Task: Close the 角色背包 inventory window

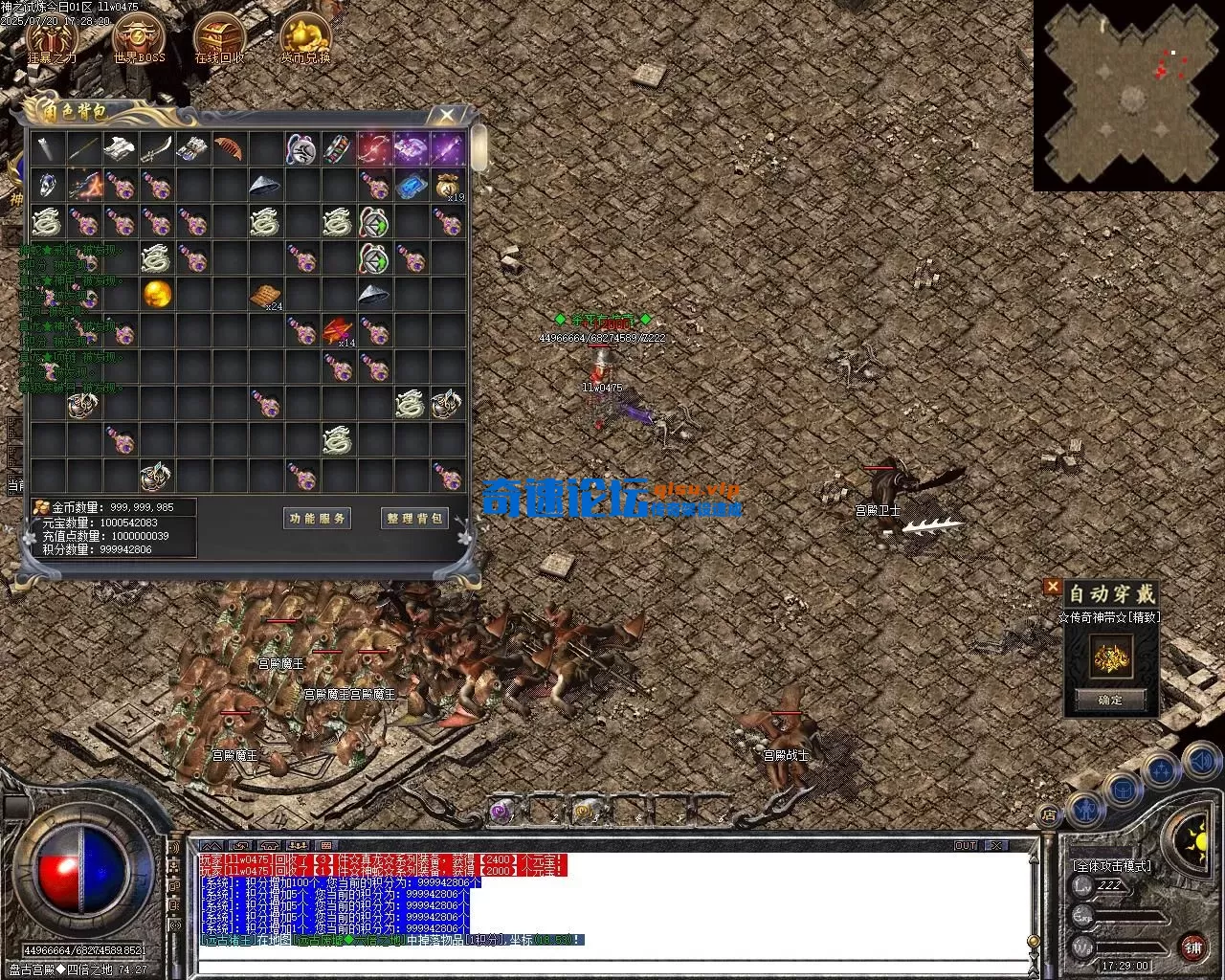Action: [446, 116]
